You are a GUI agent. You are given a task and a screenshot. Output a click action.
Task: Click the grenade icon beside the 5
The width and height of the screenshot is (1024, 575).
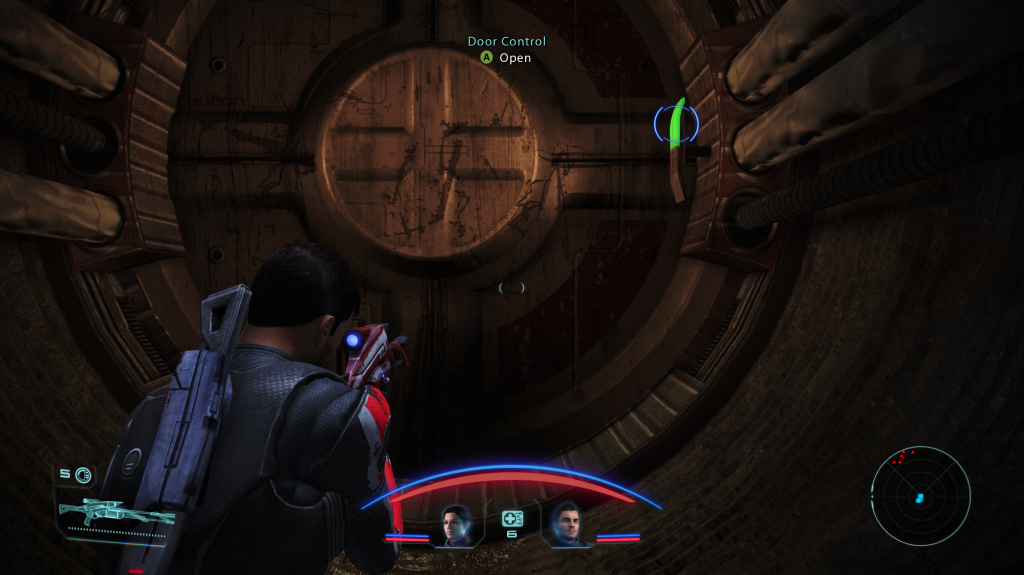(82, 475)
